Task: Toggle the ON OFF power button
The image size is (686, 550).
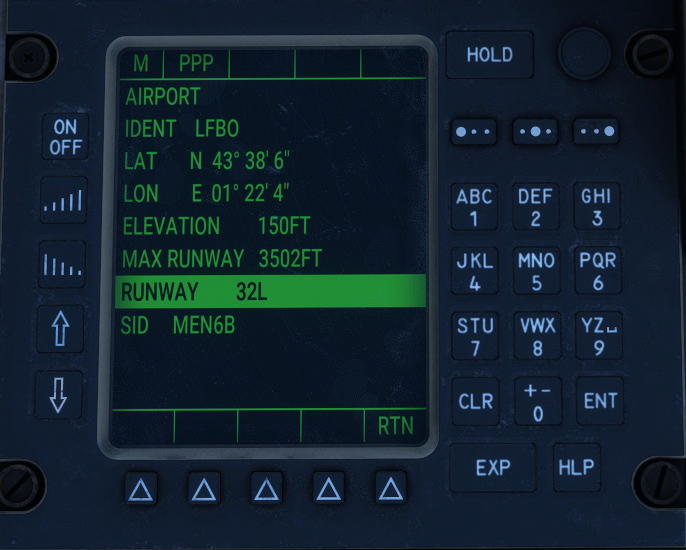Action: click(65, 137)
